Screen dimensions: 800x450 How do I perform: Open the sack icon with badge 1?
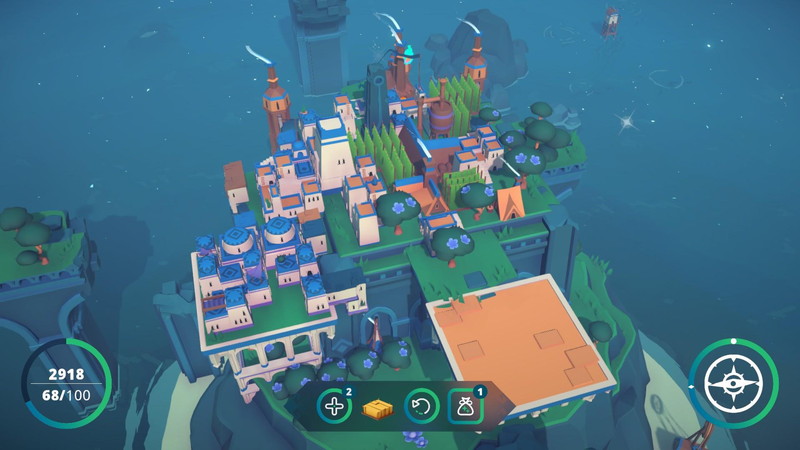pos(463,407)
